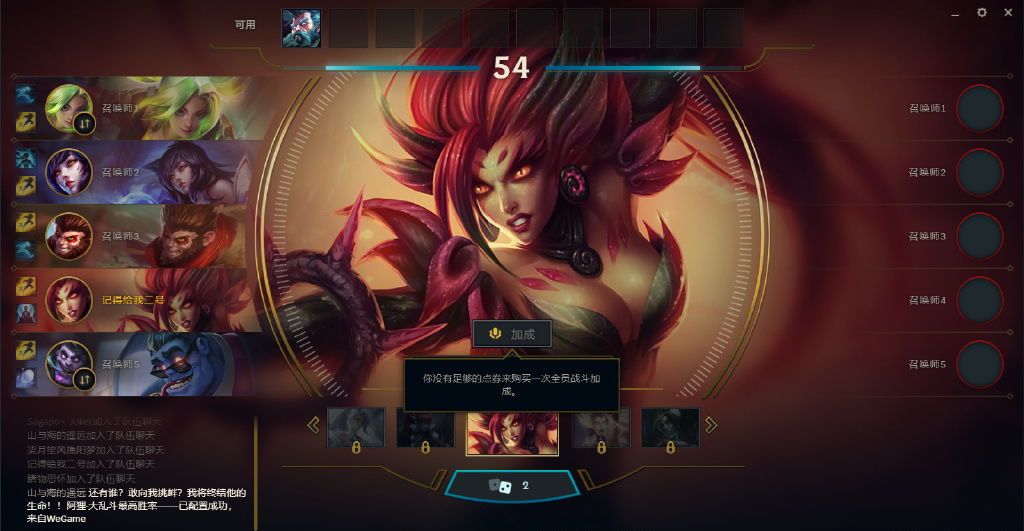Viewport: 1024px width, 531px height.
Task: Show the previous skin with left arrow
Action: tap(314, 425)
